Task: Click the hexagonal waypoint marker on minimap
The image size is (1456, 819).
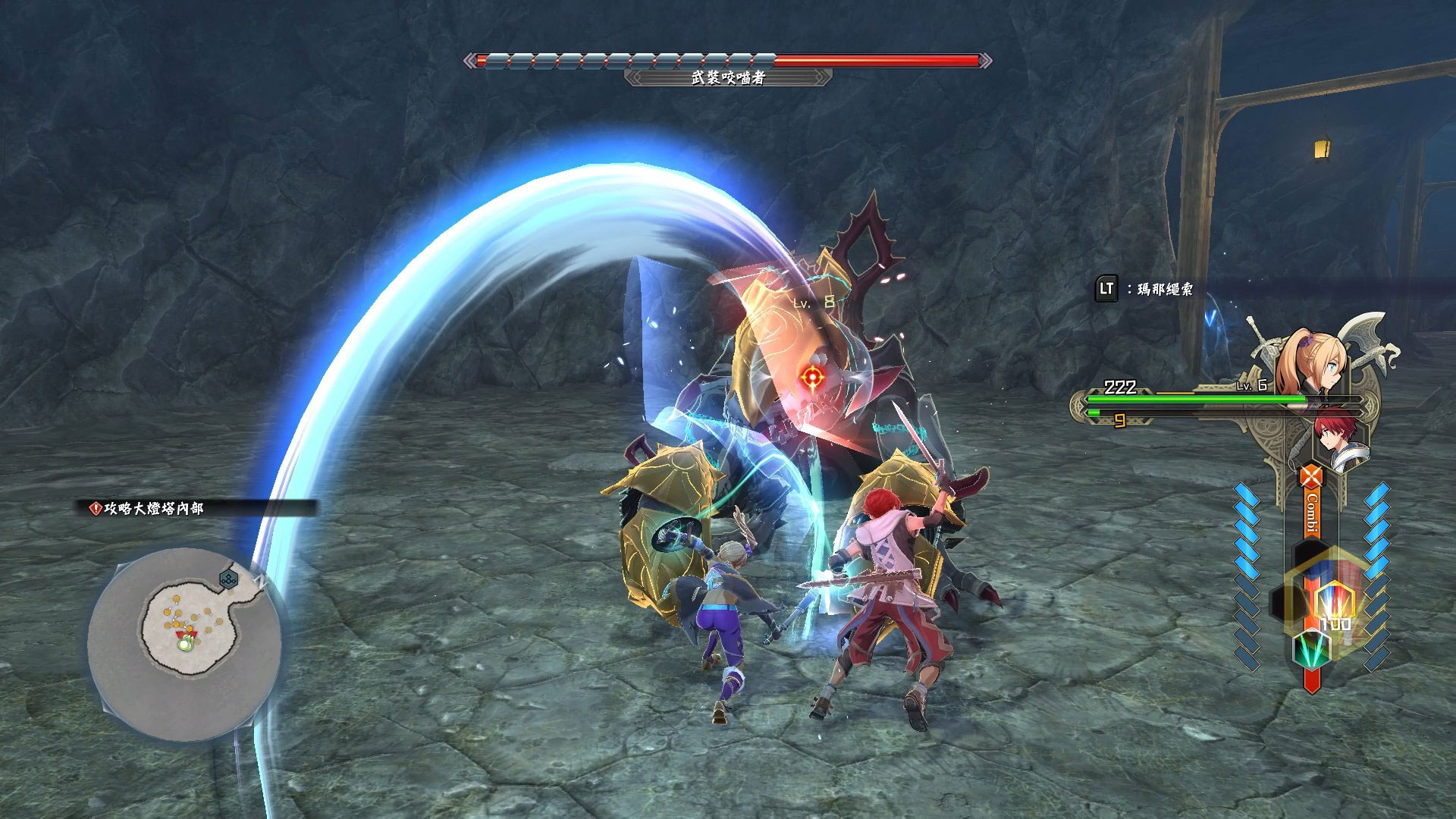Action: [x=229, y=580]
